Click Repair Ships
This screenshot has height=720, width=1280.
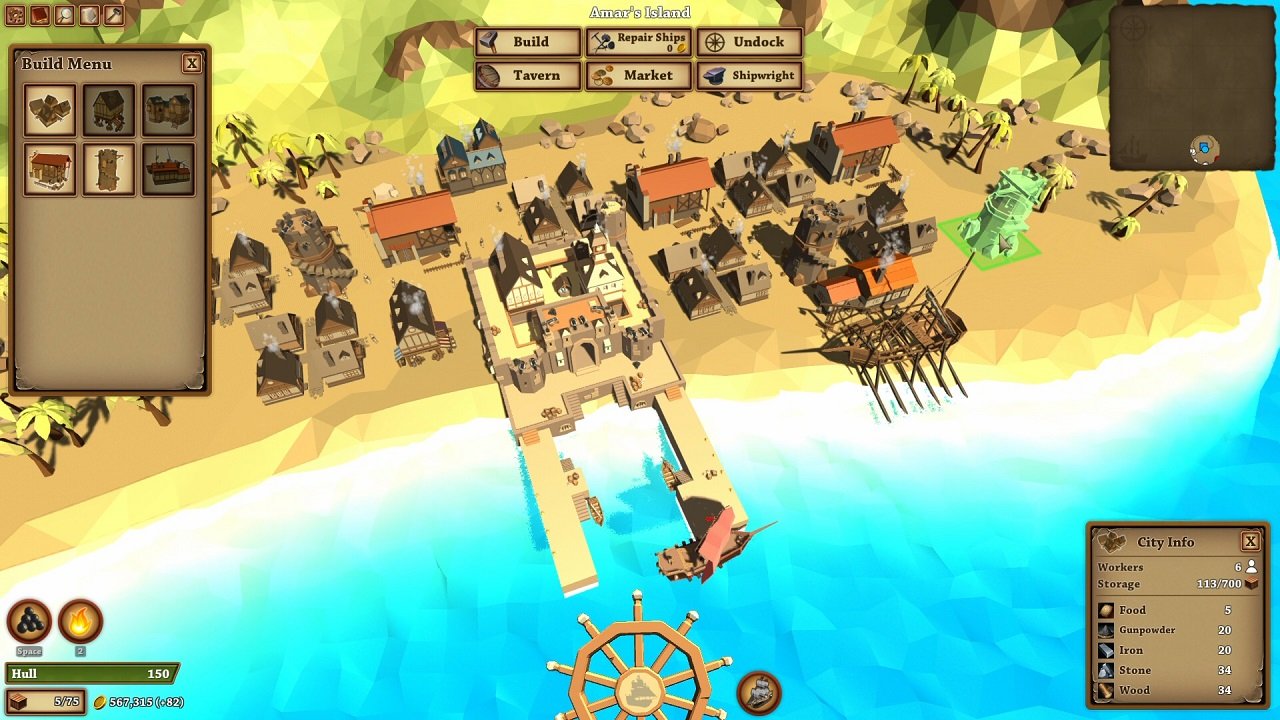pos(640,42)
